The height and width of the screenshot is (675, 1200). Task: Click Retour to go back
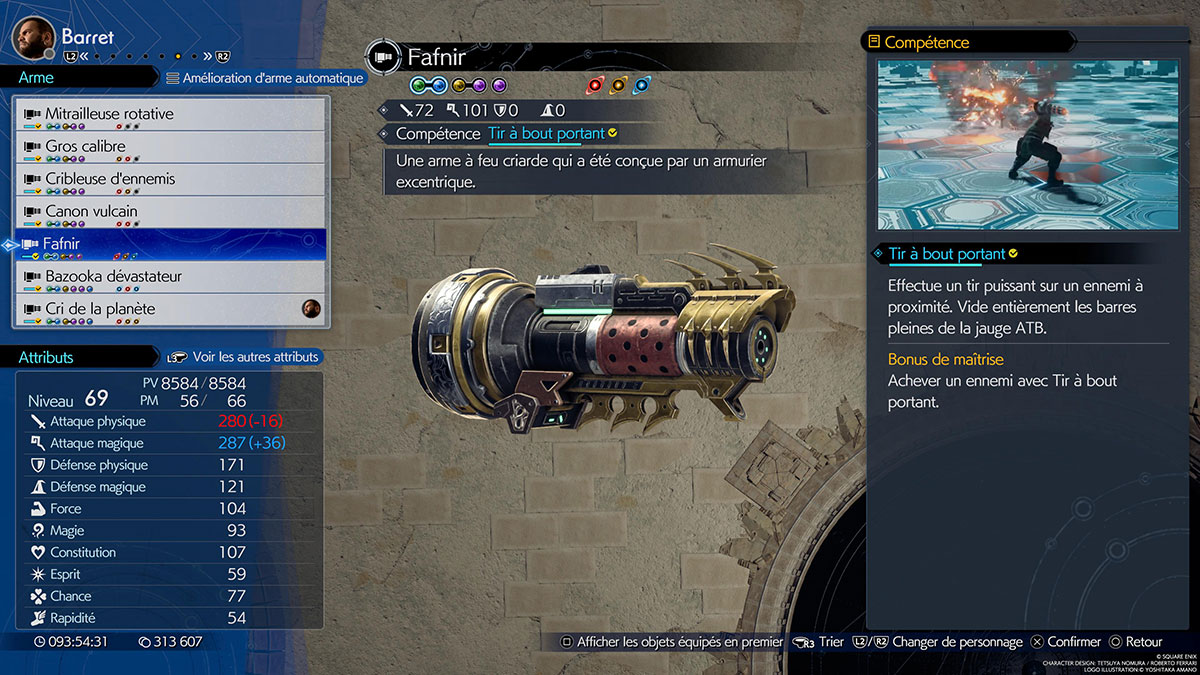pyautogui.click(x=1134, y=642)
